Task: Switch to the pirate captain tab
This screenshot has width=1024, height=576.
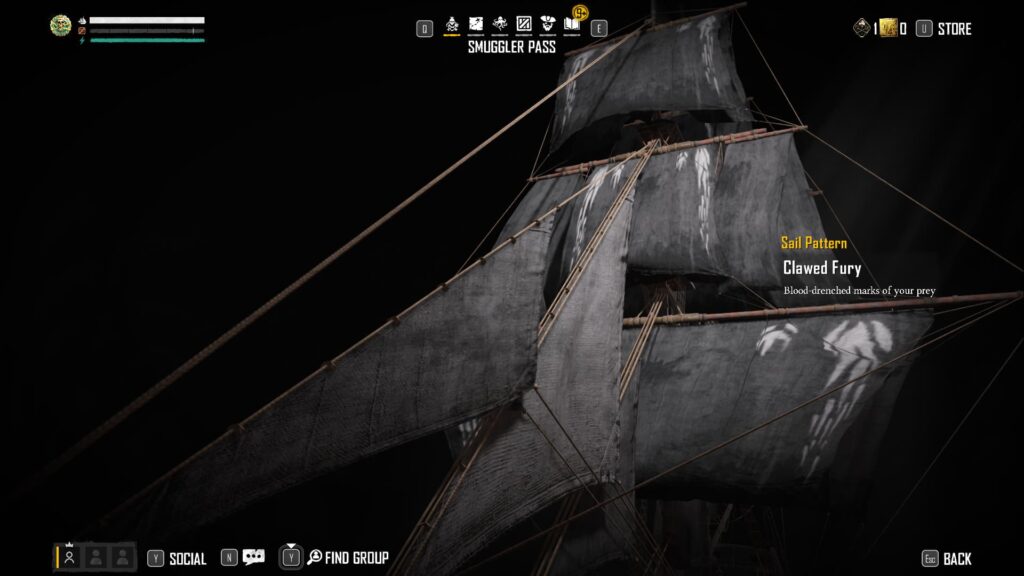Action: 547,23
